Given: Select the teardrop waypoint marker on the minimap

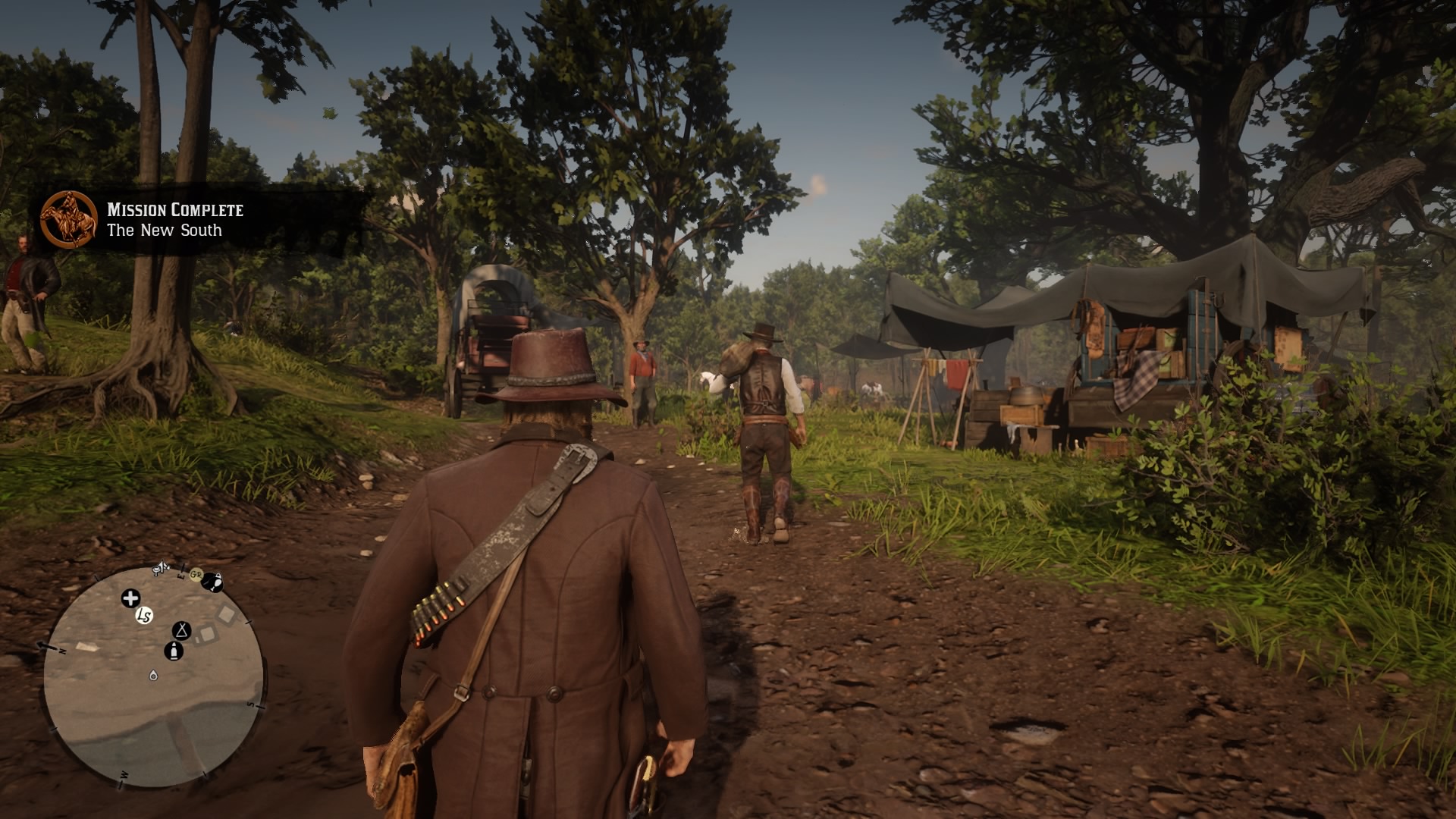Looking at the screenshot, I should click(154, 676).
